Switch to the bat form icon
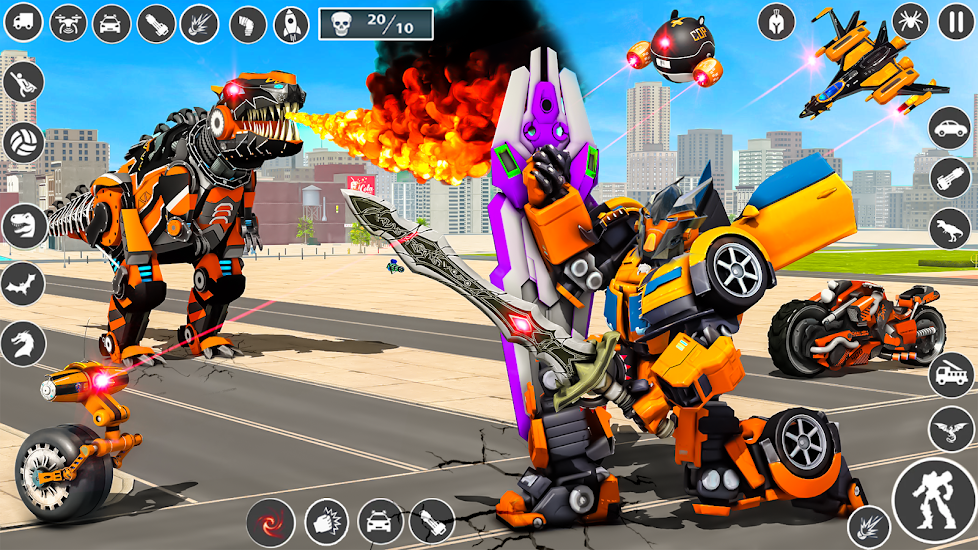 point(22,285)
